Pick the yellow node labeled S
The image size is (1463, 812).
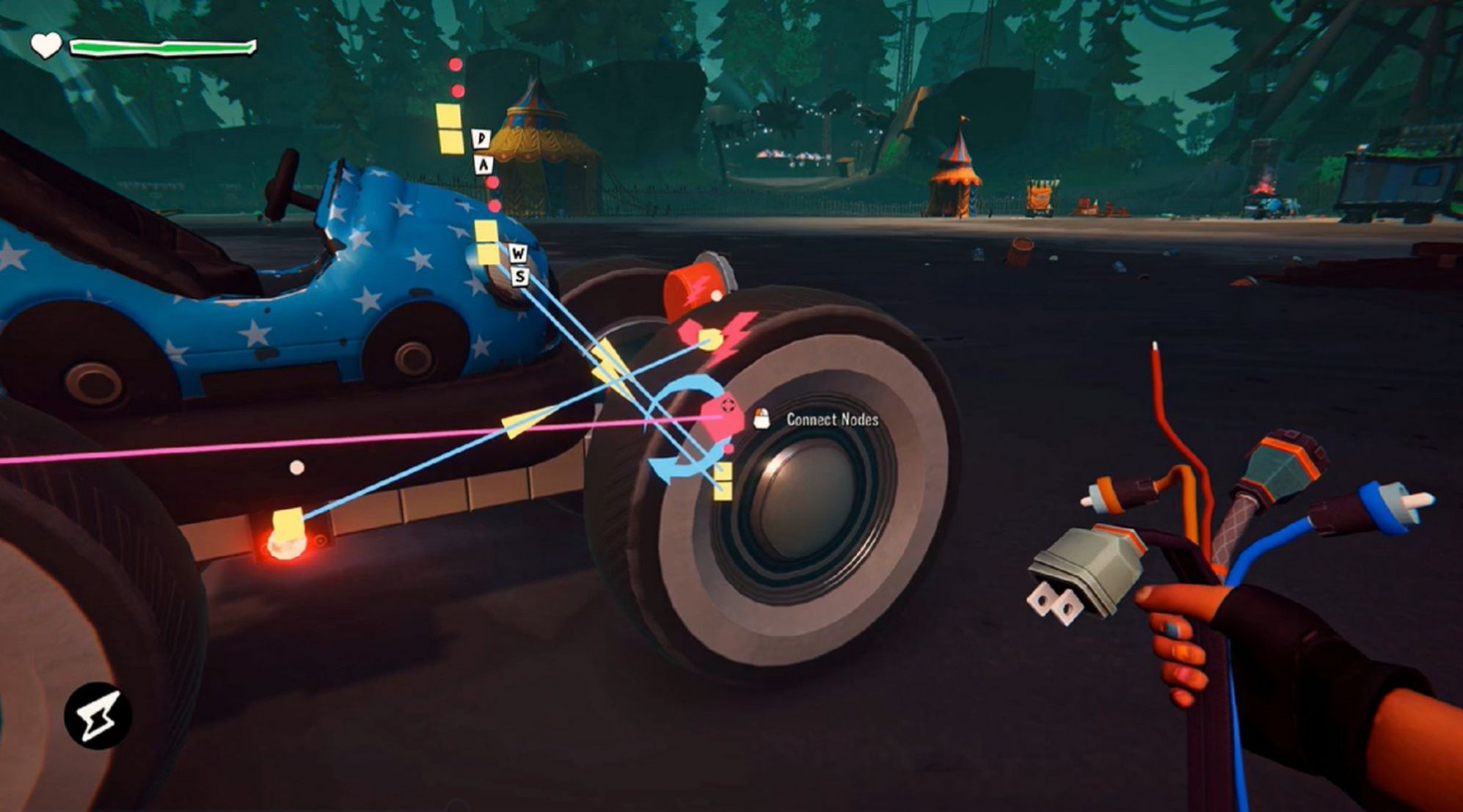pyautogui.click(x=487, y=255)
